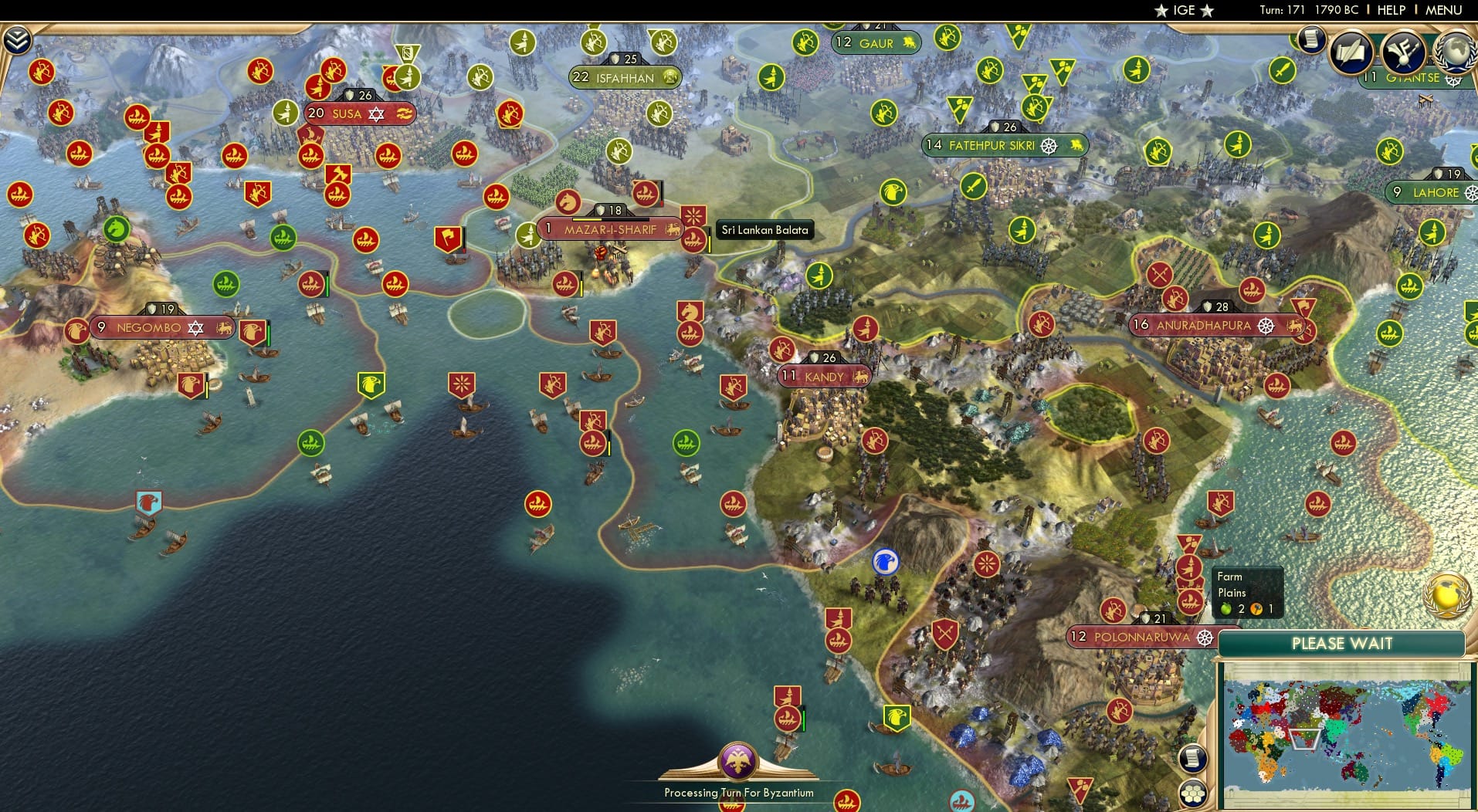Image resolution: width=1478 pixels, height=812 pixels.
Task: Open the Social Policies scroll-and-quill icon
Action: (x=1352, y=52)
